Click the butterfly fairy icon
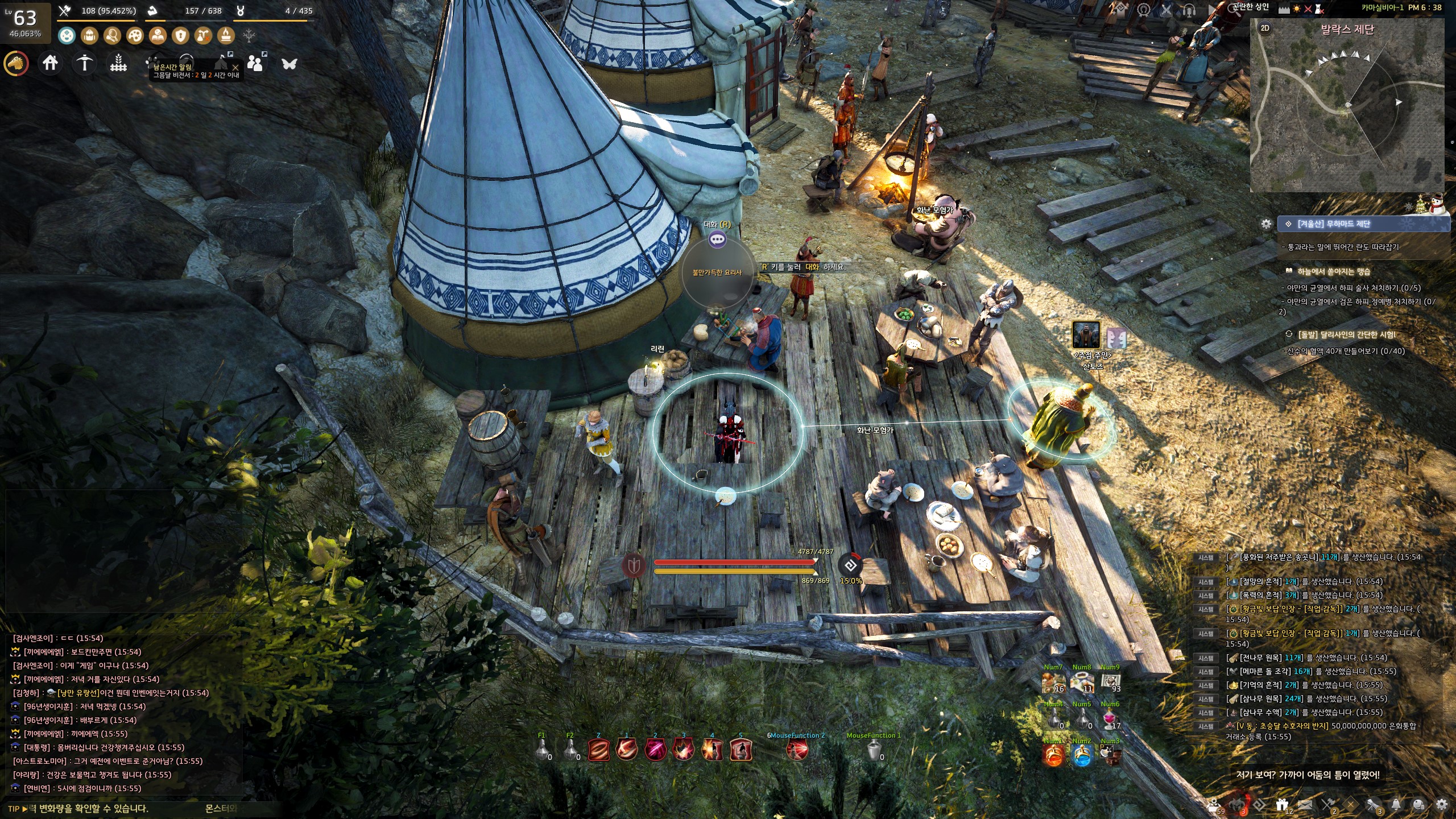This screenshot has width=1456, height=819. (289, 63)
